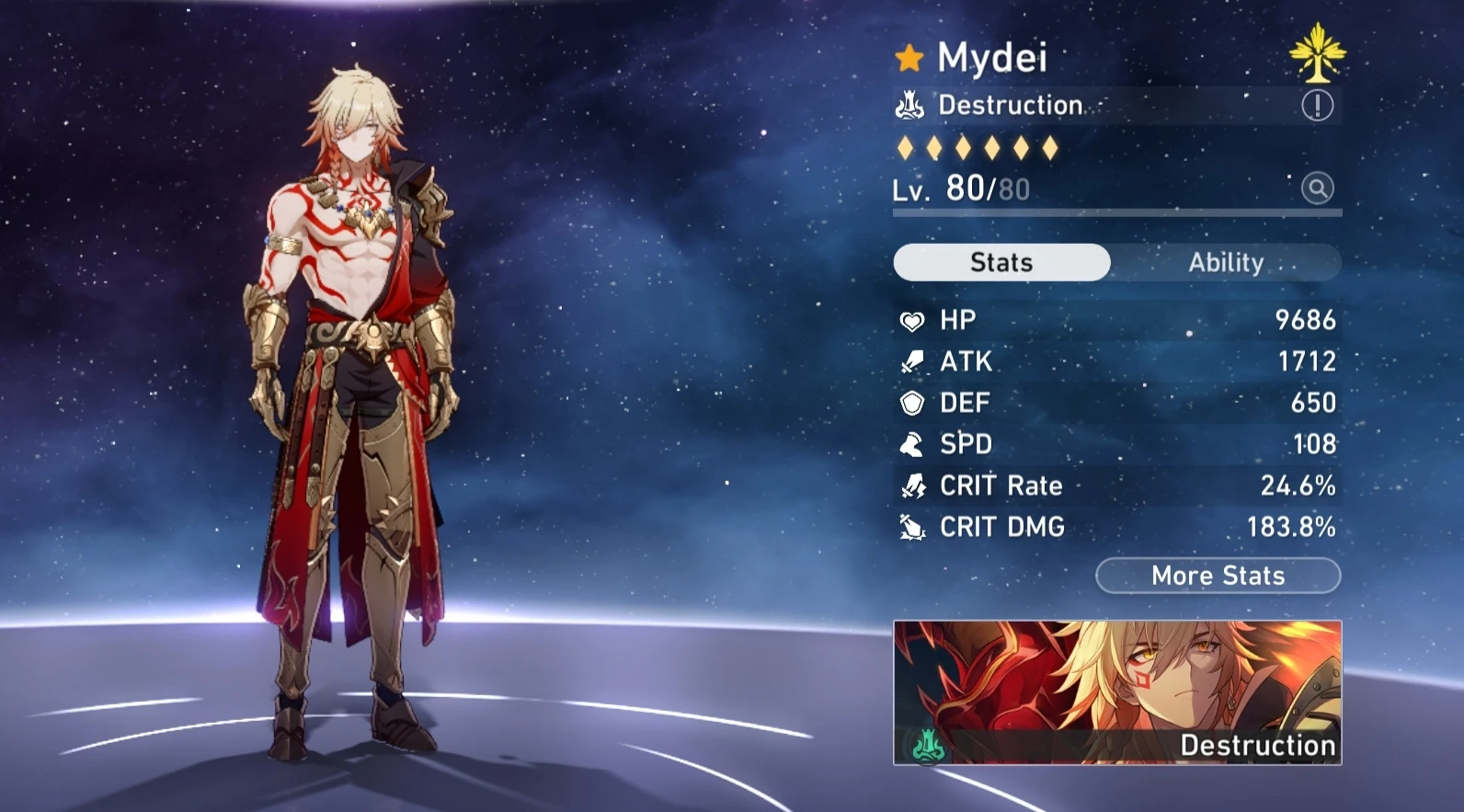Click the CRIT DMG stat icon
This screenshot has height=812, width=1464.
(x=910, y=527)
